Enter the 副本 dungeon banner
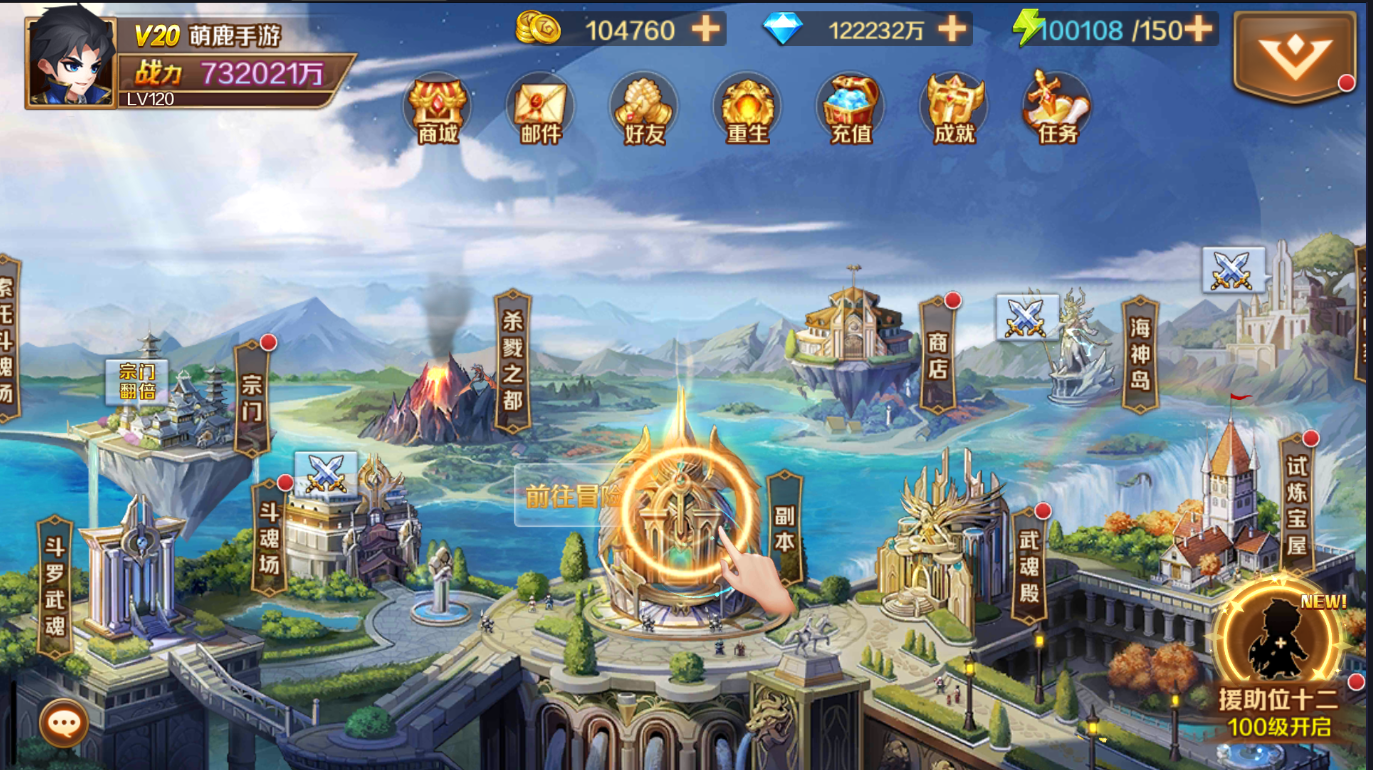1373x770 pixels. click(785, 527)
